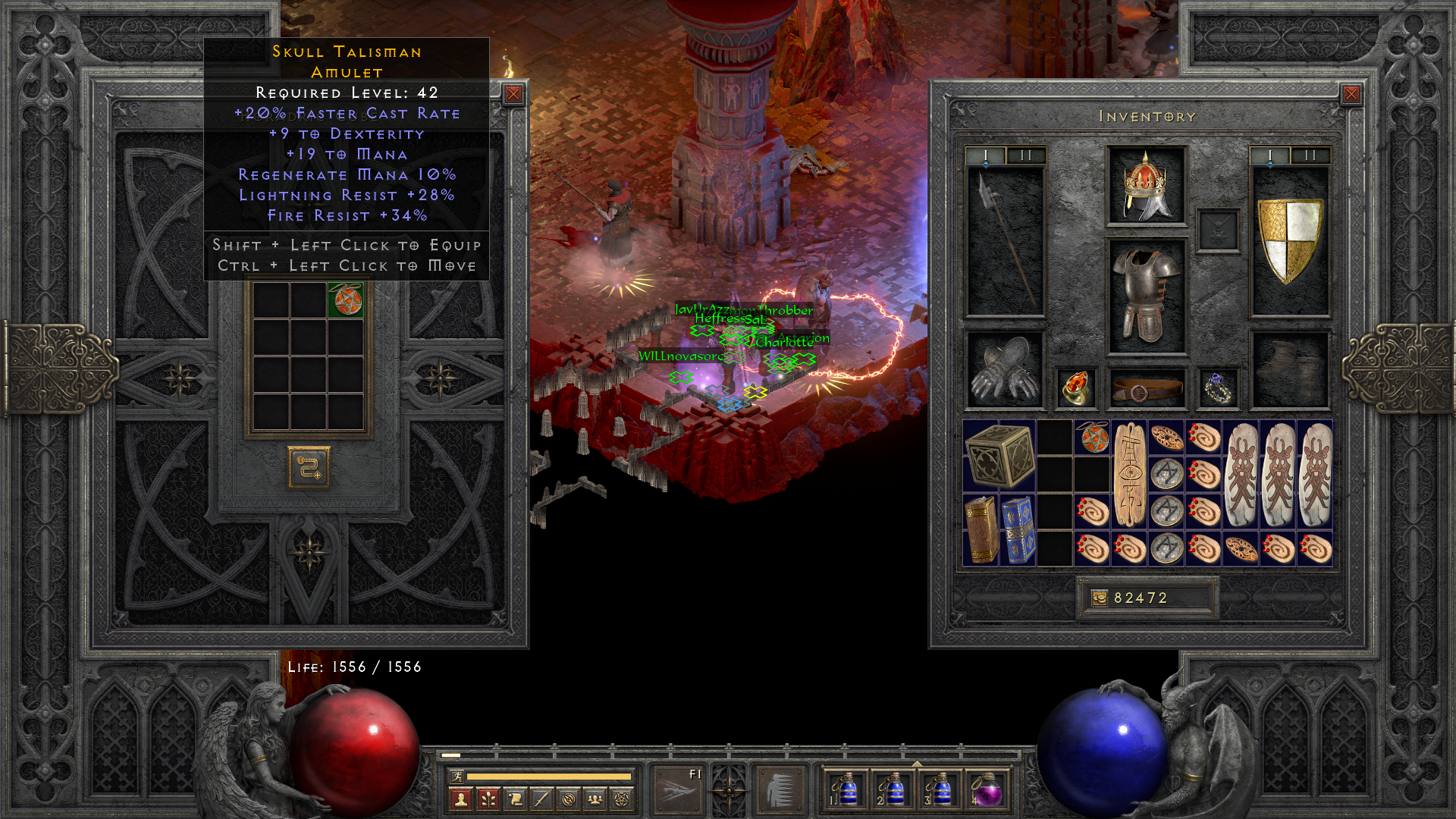Select the Skull Talisman amulet in the cube

pyautogui.click(x=346, y=300)
